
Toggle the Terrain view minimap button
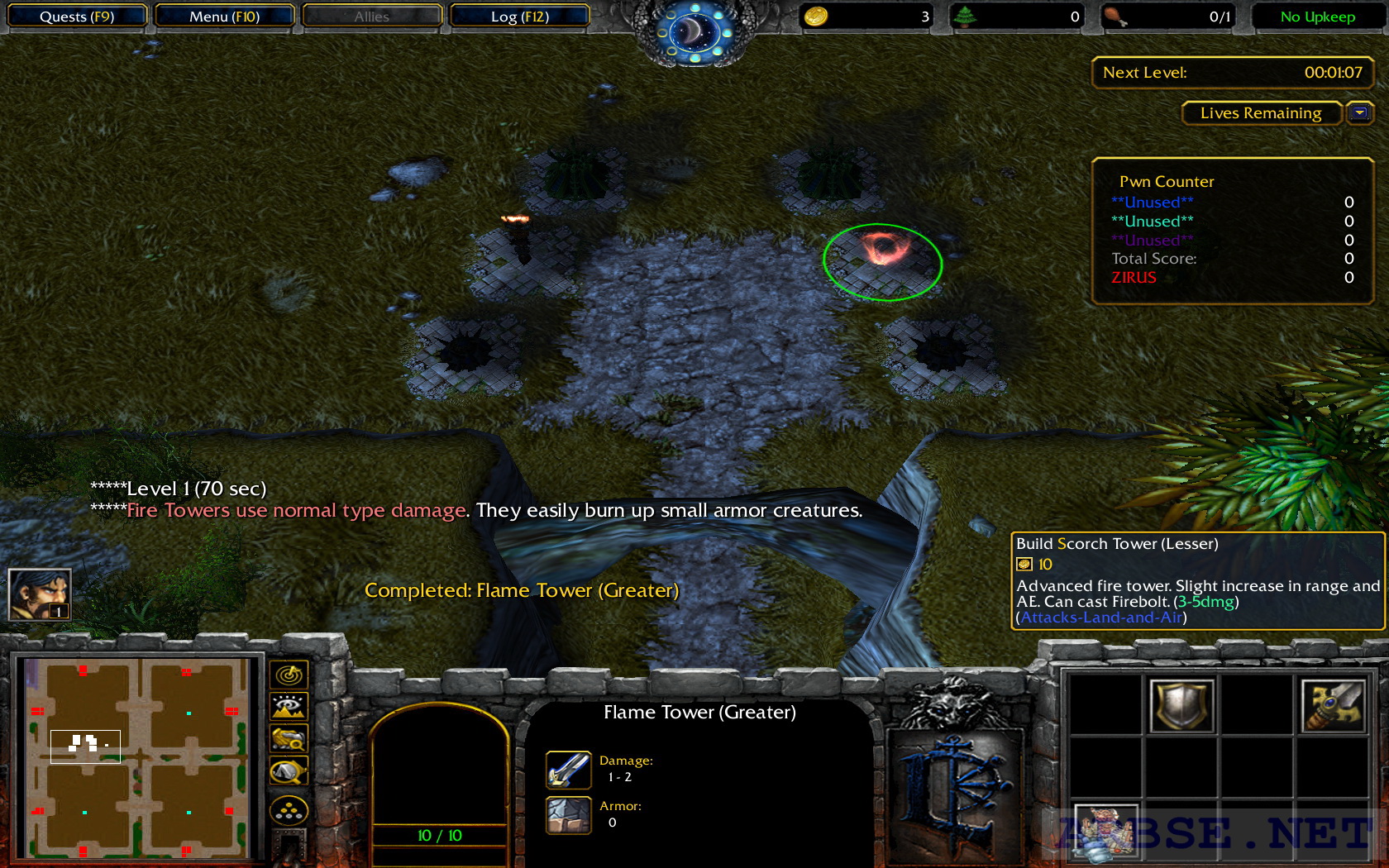point(288,705)
